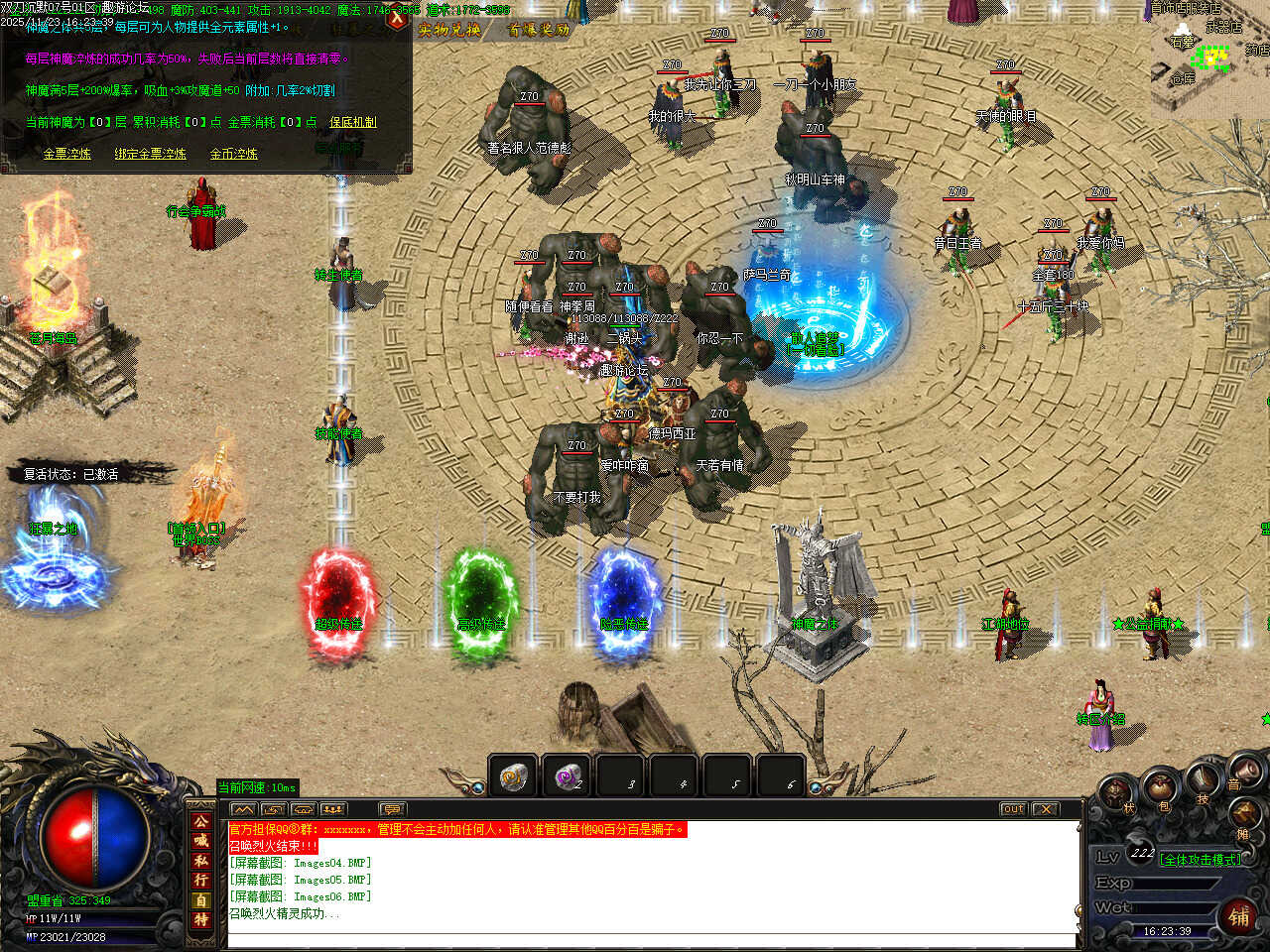Image resolution: width=1270 pixels, height=952 pixels.
Task: Open the 实物兑换 menu
Action: [449, 30]
